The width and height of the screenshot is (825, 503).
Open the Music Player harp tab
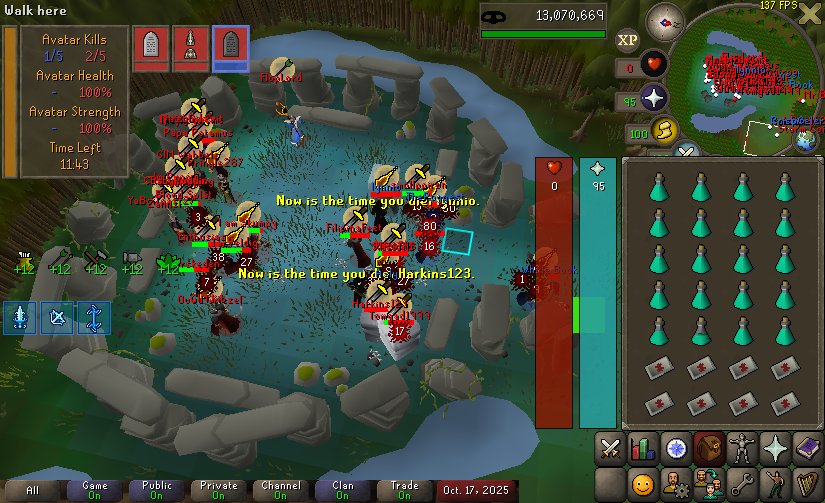tap(806, 485)
